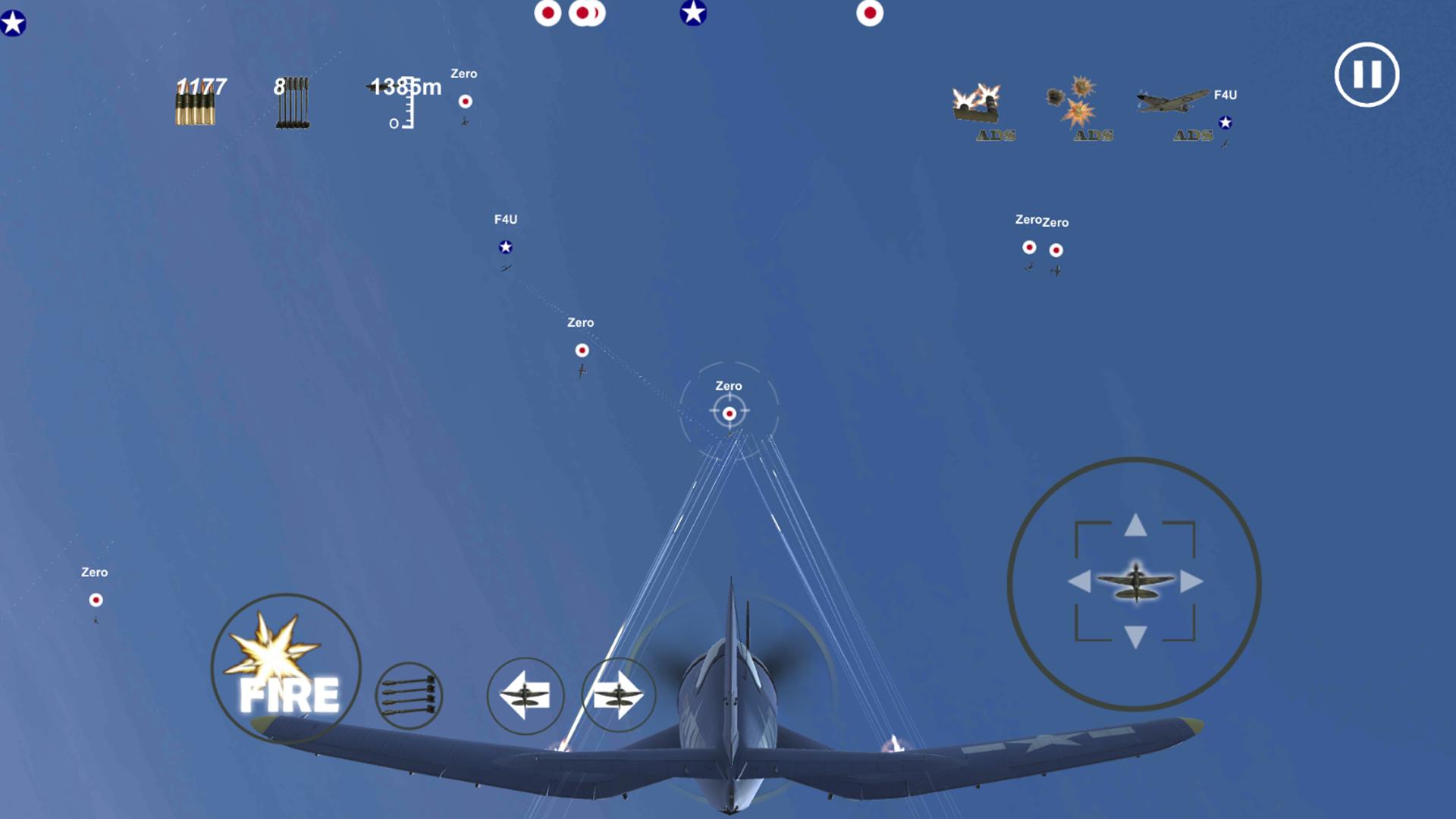This screenshot has width=1456, height=819.
Task: Select the plane icon inside the control pad
Action: coord(1134,582)
